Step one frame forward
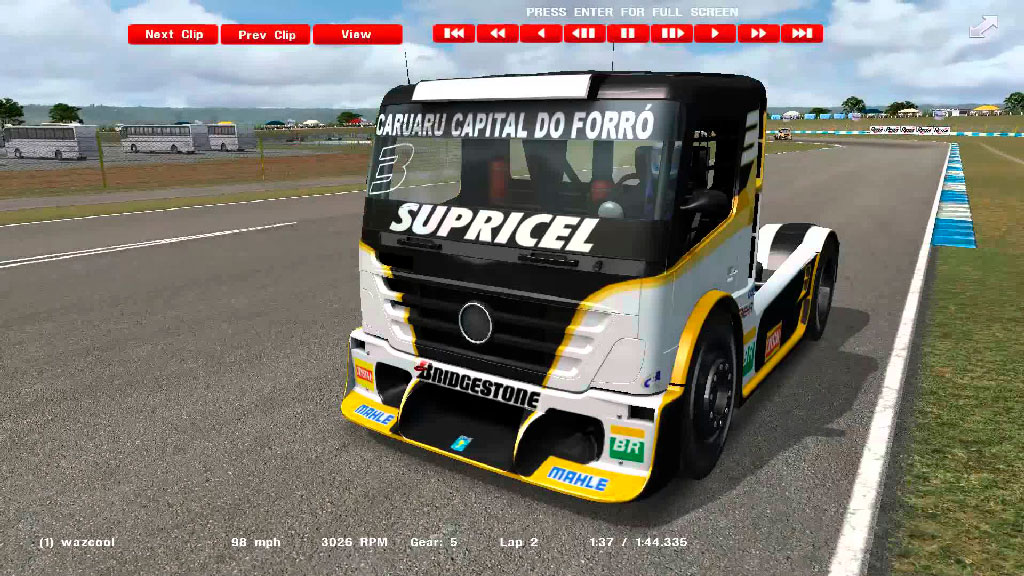This screenshot has height=576, width=1024. pos(671,33)
